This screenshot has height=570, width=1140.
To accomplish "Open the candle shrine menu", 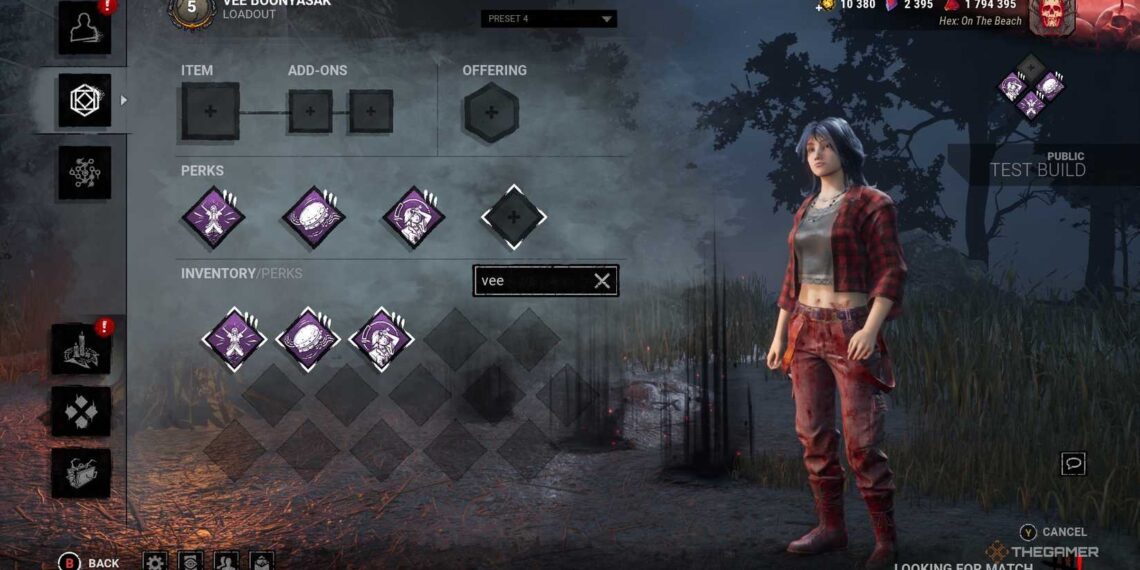I will (x=81, y=349).
